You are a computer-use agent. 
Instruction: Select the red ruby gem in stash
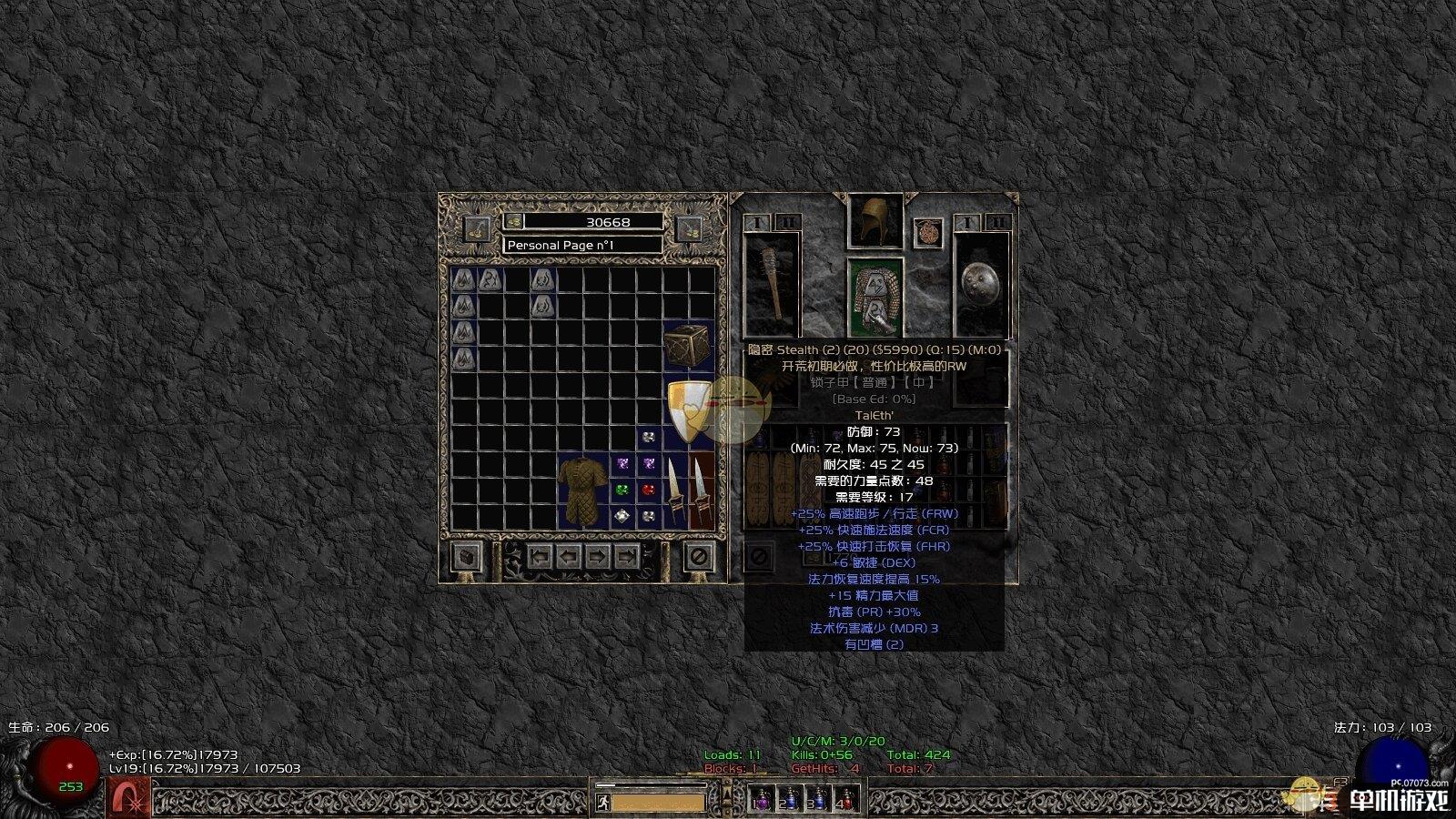tap(649, 490)
